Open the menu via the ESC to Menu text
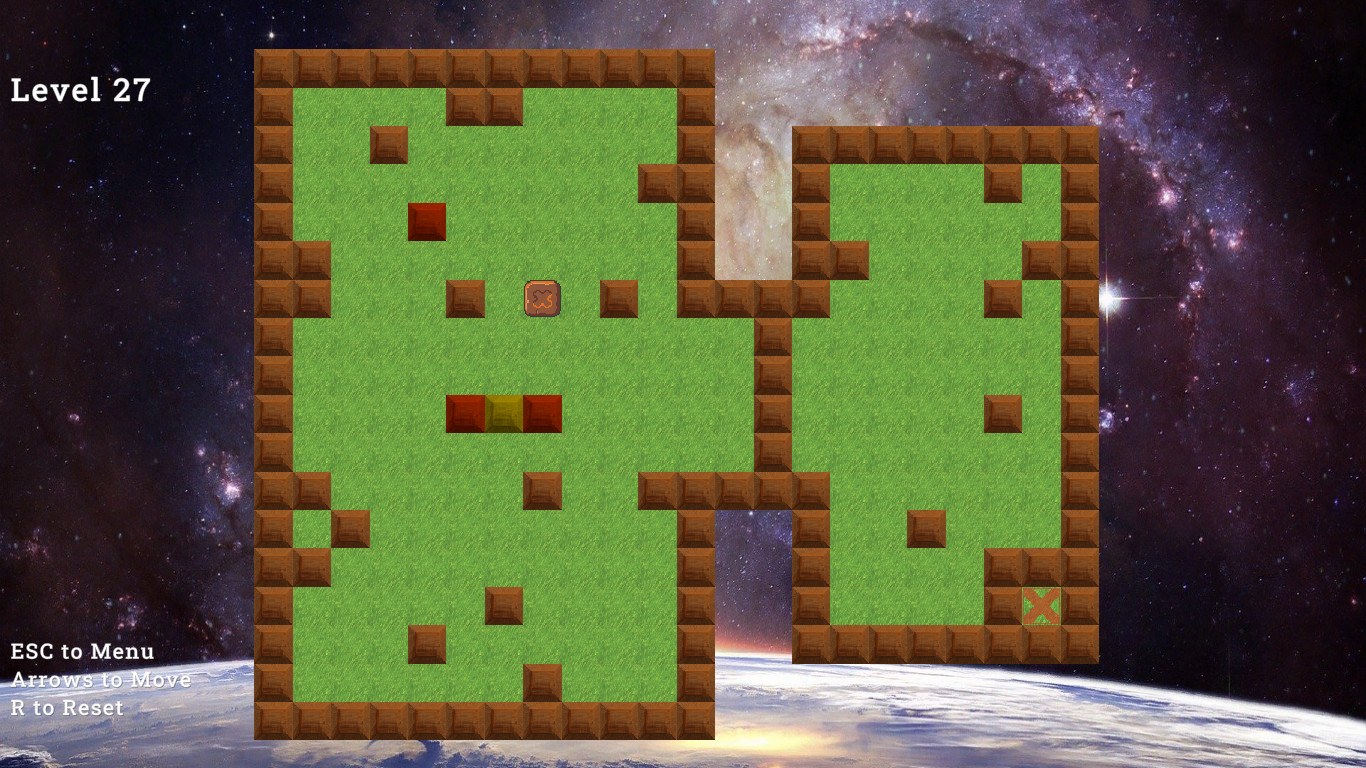1366x768 pixels. point(80,651)
